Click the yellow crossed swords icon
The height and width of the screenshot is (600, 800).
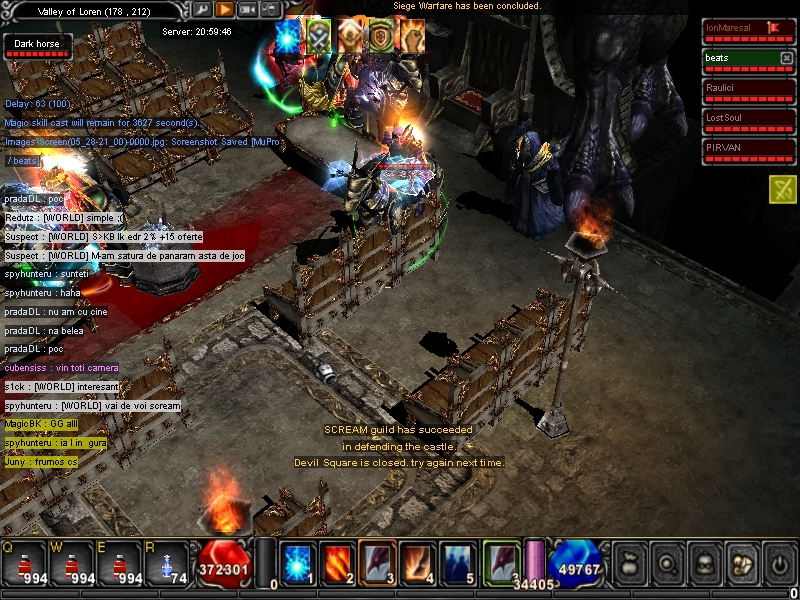(782, 188)
